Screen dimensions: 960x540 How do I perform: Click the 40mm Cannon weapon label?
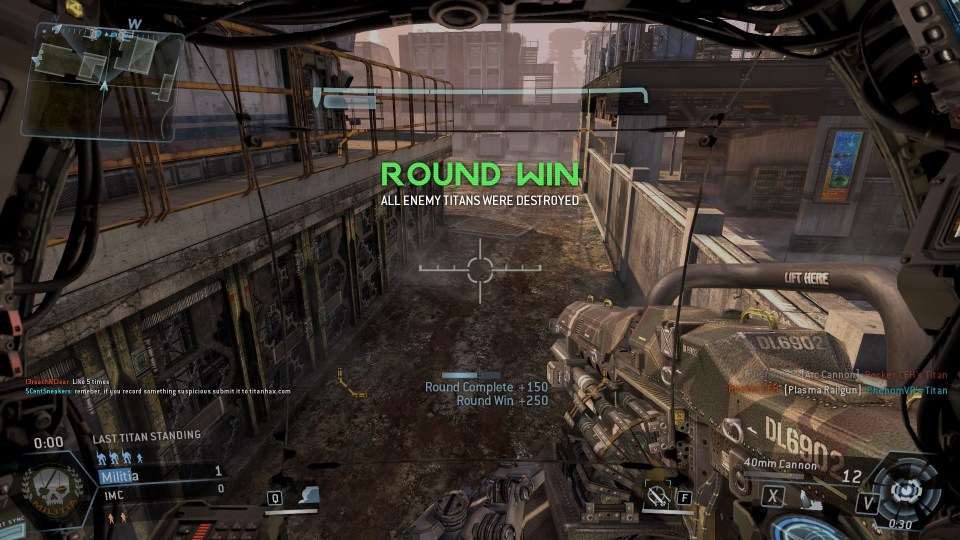coord(779,464)
